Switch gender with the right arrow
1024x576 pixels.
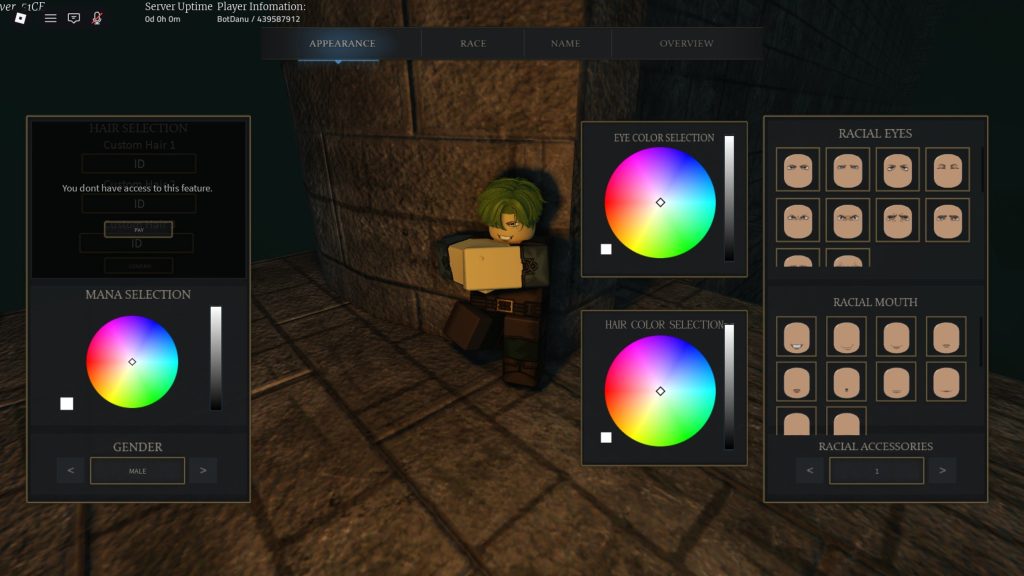tap(203, 470)
